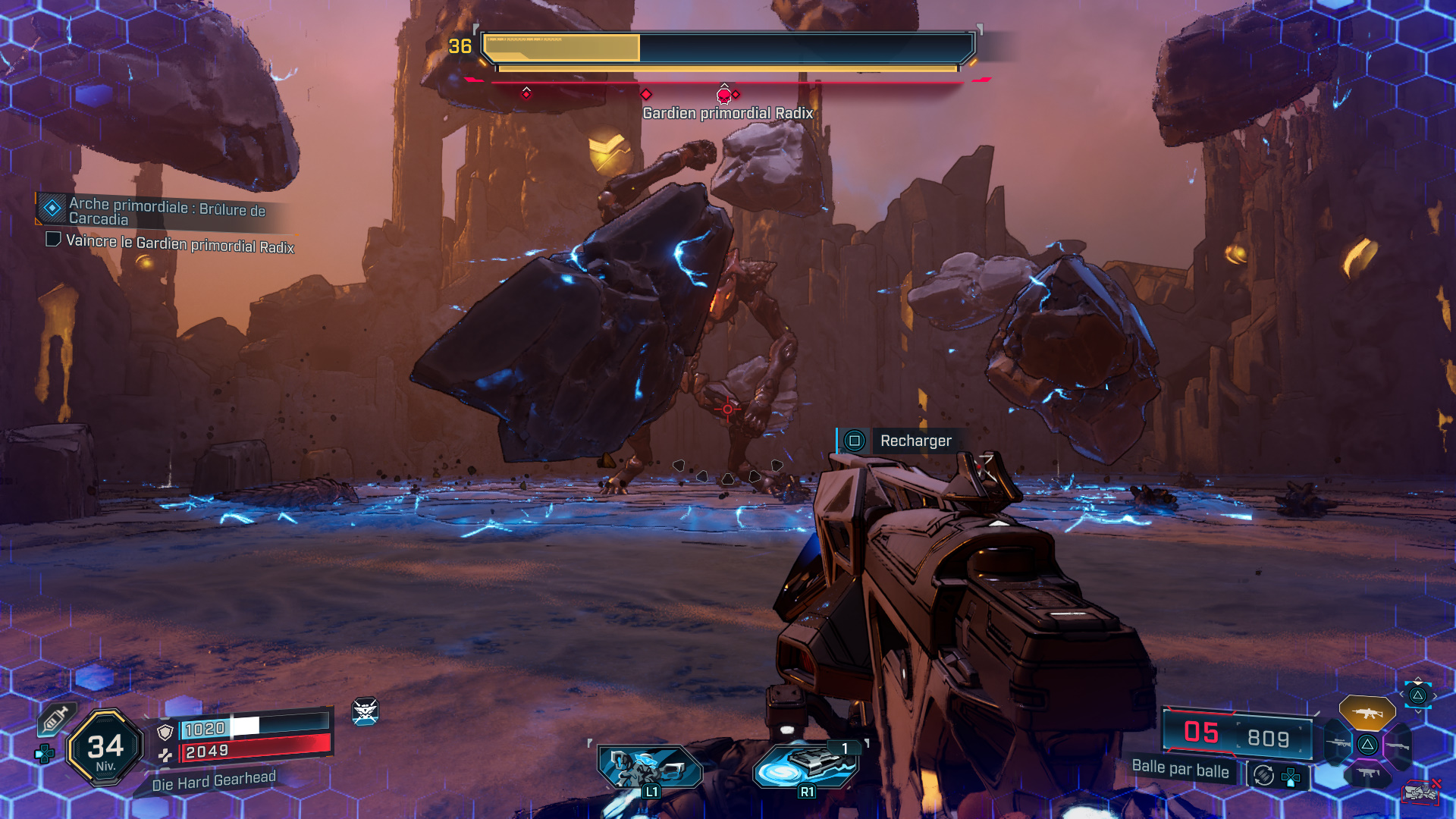
Task: Toggle the Balle par balle firing mode
Action: coord(1180,769)
